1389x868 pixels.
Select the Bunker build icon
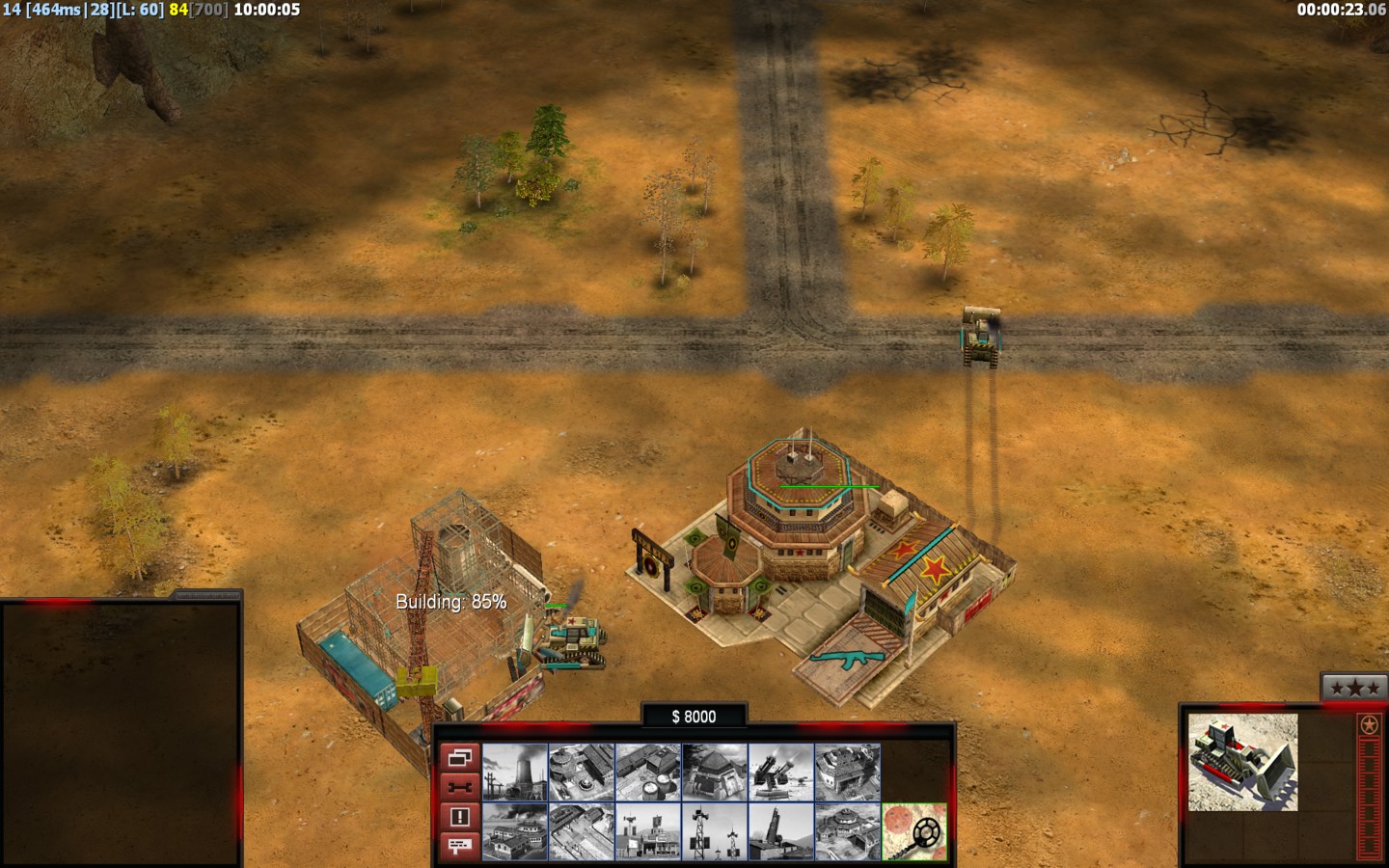(715, 772)
